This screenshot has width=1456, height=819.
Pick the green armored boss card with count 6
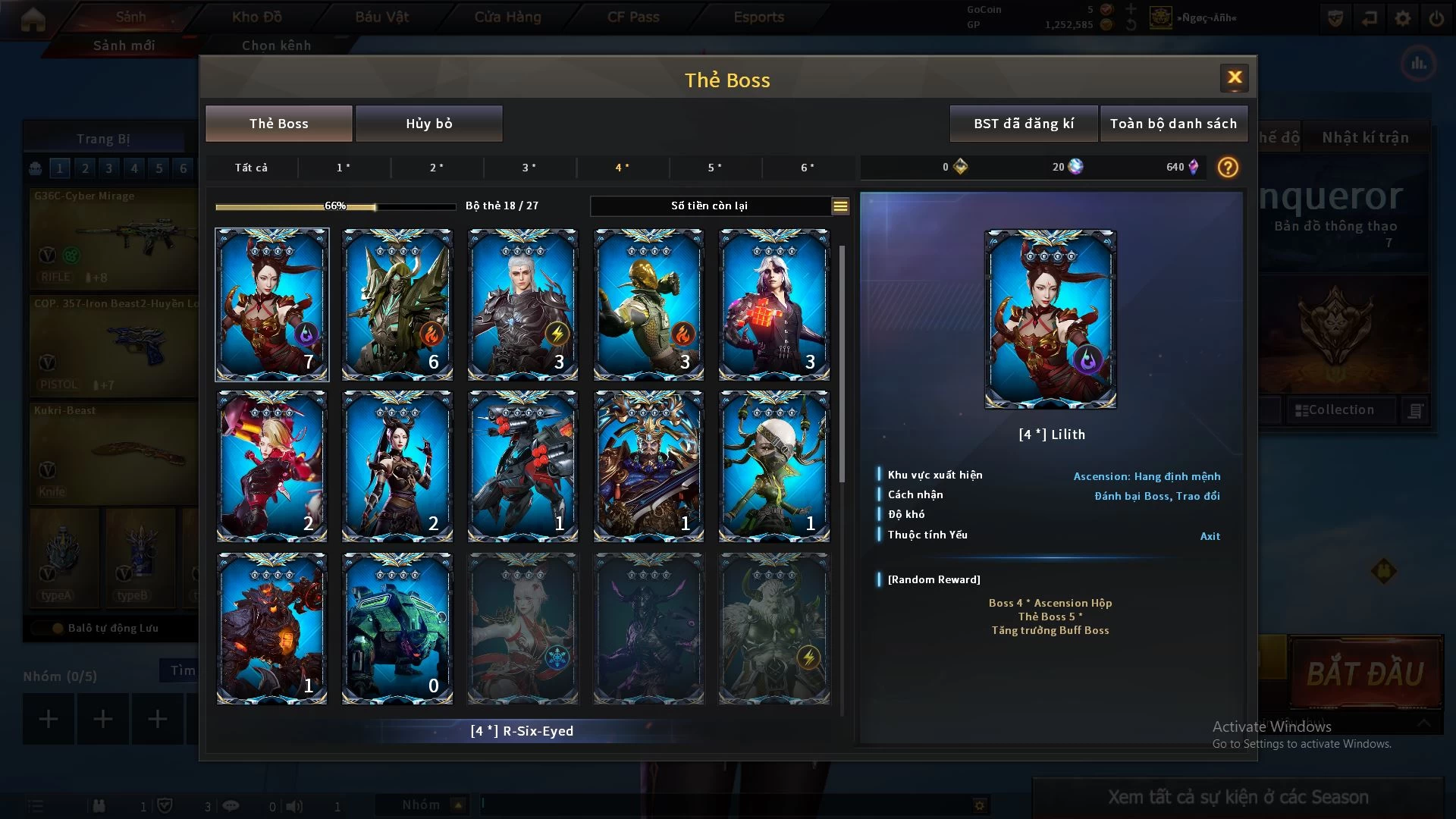(x=397, y=304)
